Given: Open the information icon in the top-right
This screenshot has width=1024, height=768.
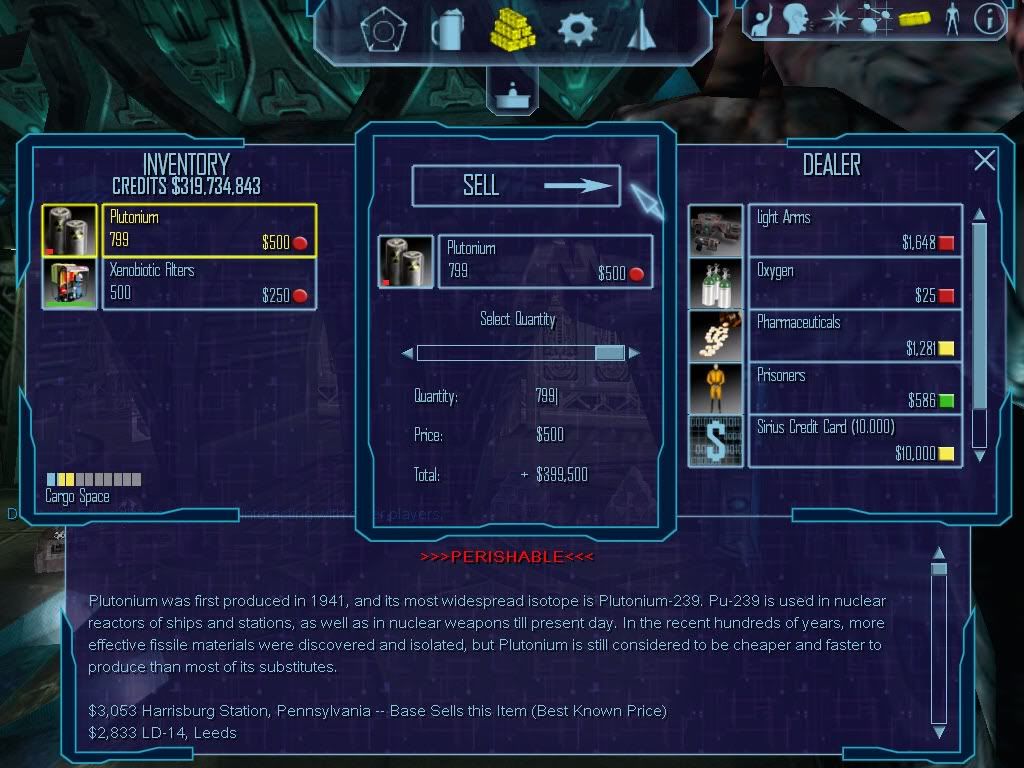Looking at the screenshot, I should (x=989, y=19).
